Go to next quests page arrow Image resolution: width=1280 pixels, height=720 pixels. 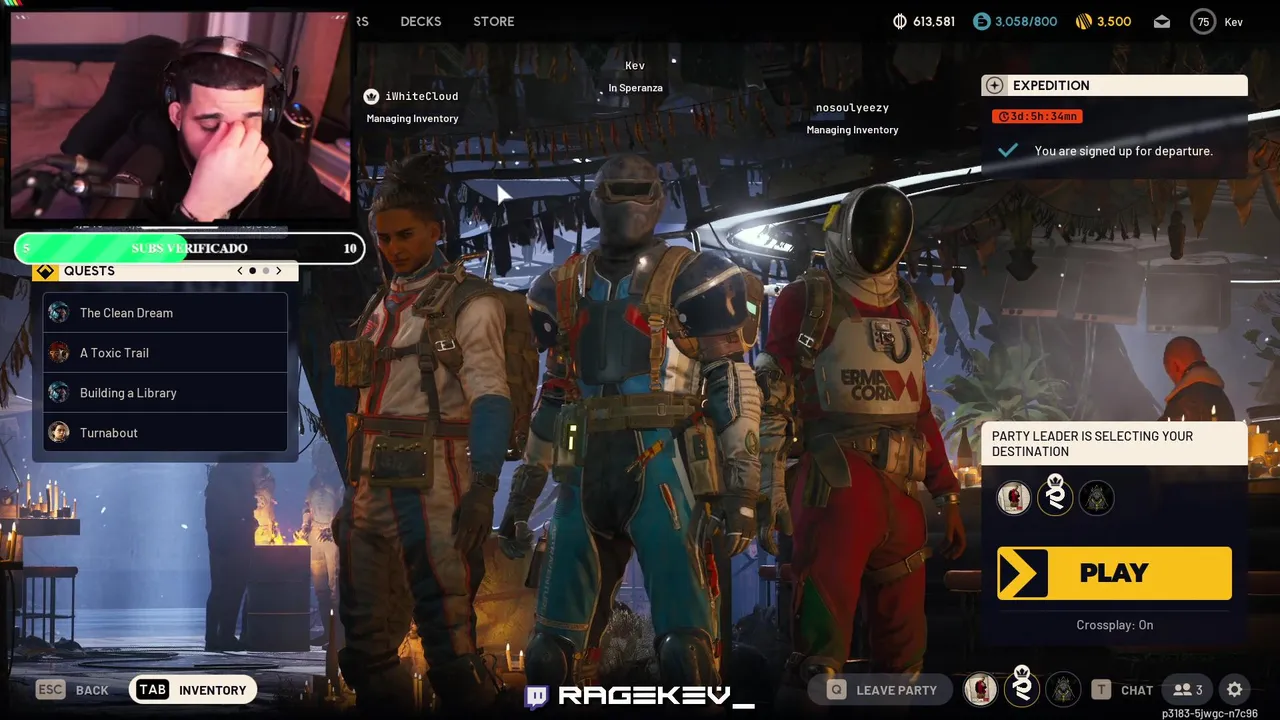coord(279,271)
